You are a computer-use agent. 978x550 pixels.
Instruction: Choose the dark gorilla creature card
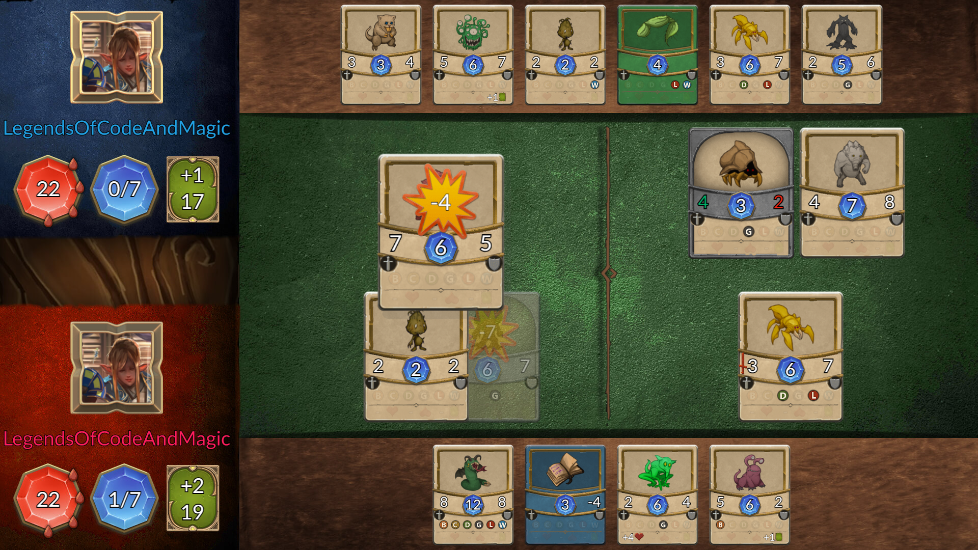[x=841, y=54]
